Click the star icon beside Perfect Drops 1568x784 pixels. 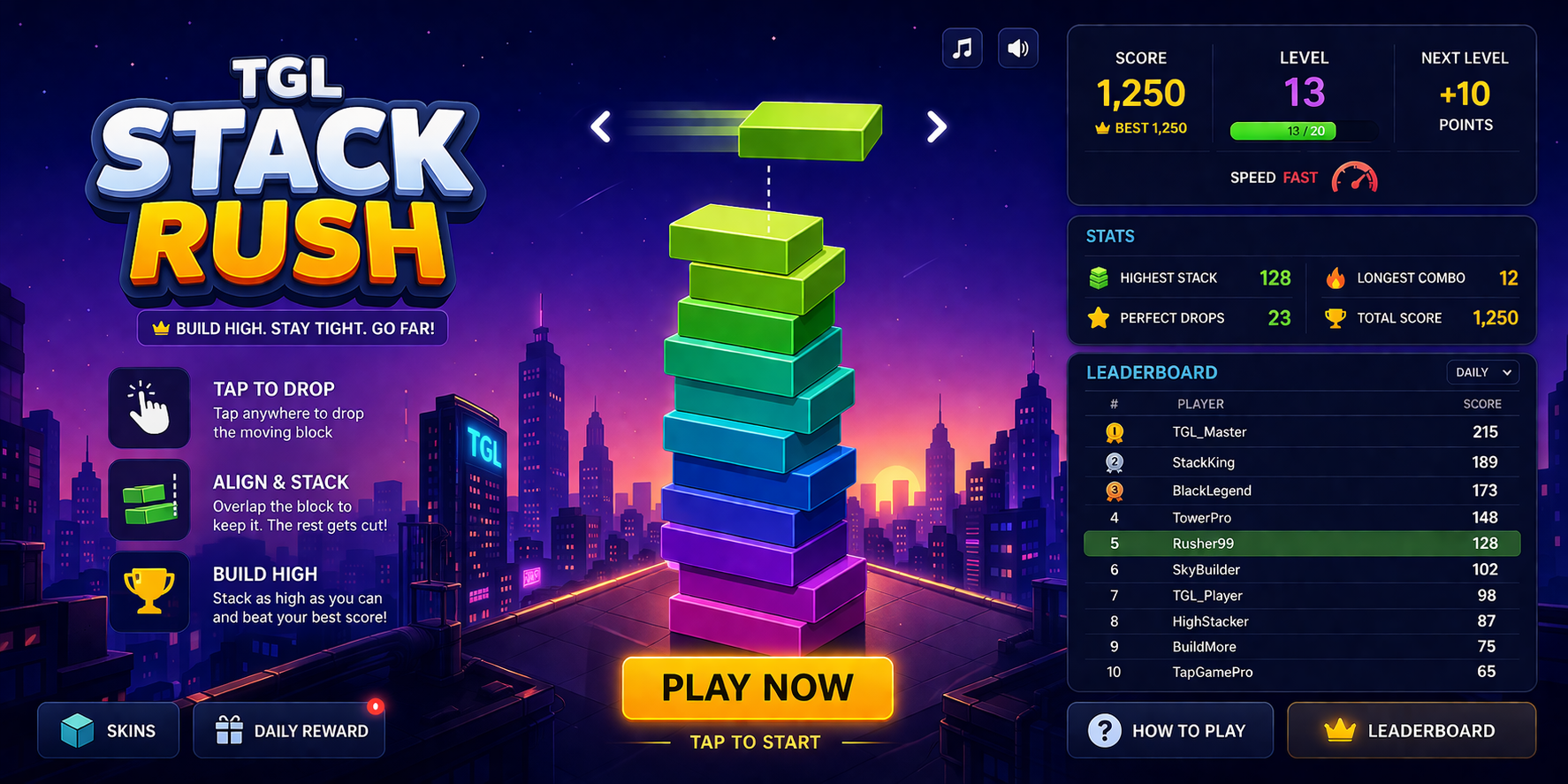point(1099,318)
